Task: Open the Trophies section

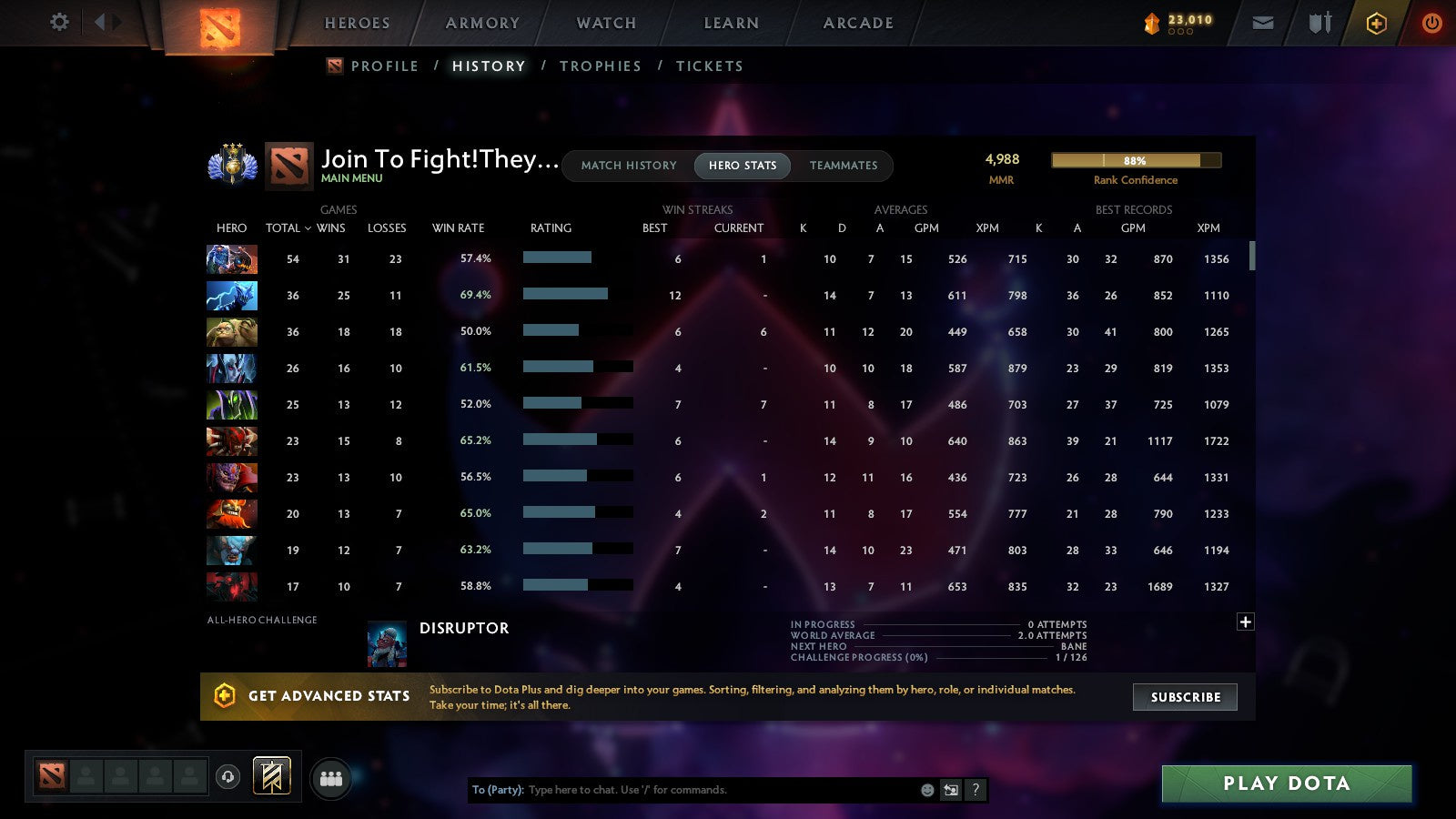Action: coord(601,66)
